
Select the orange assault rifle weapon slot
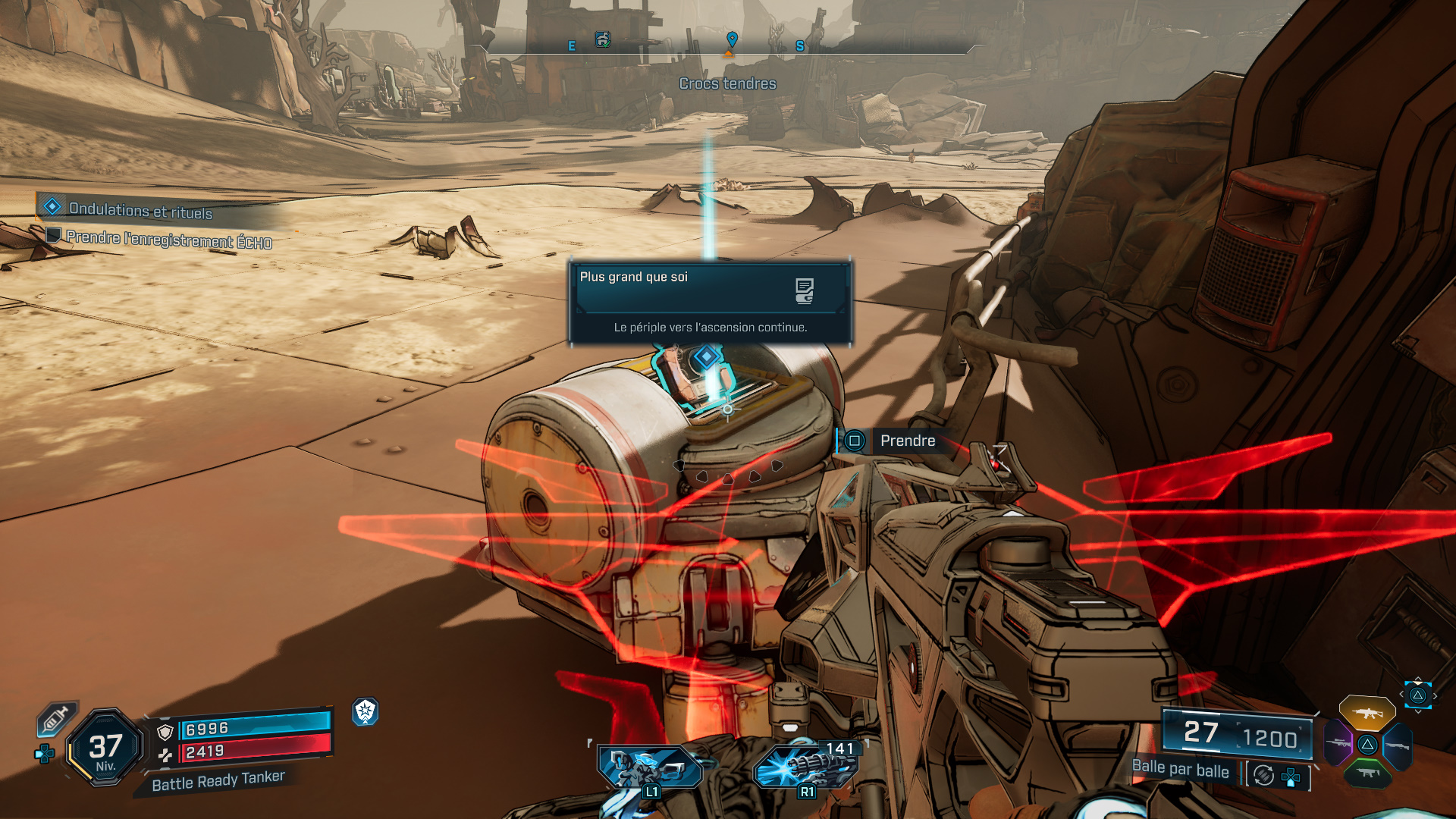tap(1367, 714)
